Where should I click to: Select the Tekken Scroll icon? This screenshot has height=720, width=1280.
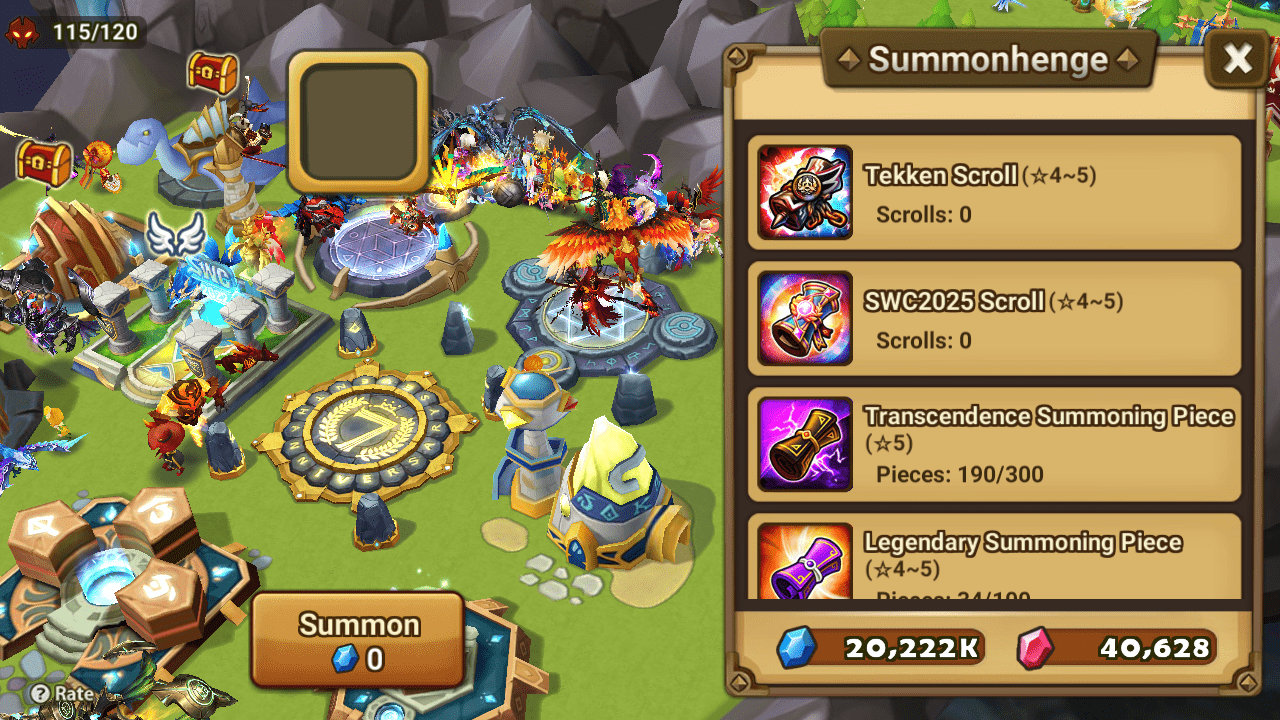[804, 192]
